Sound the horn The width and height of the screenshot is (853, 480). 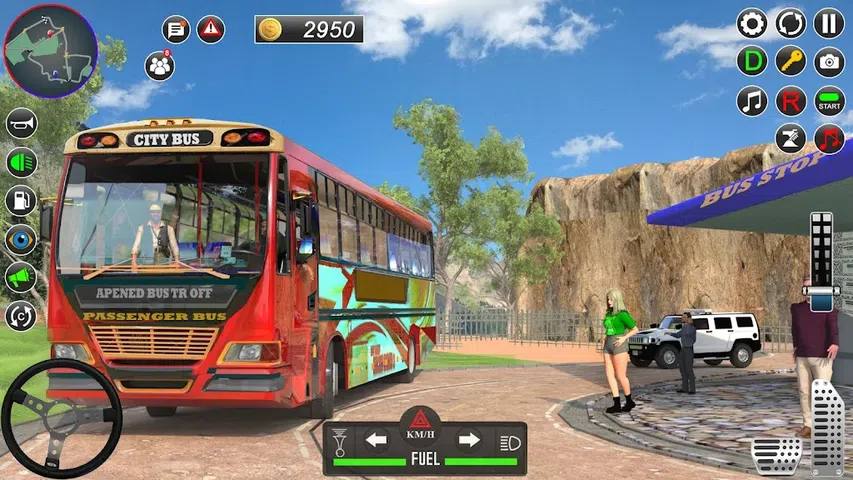[x=21, y=123]
